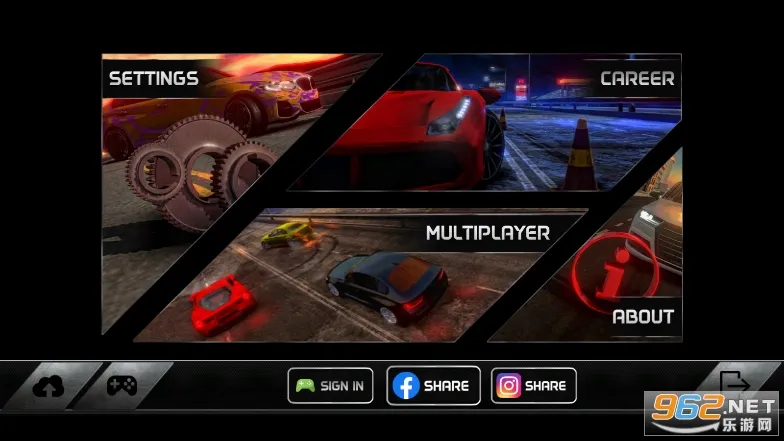Exit the game via door icon
The image size is (784, 441).
[x=733, y=382]
